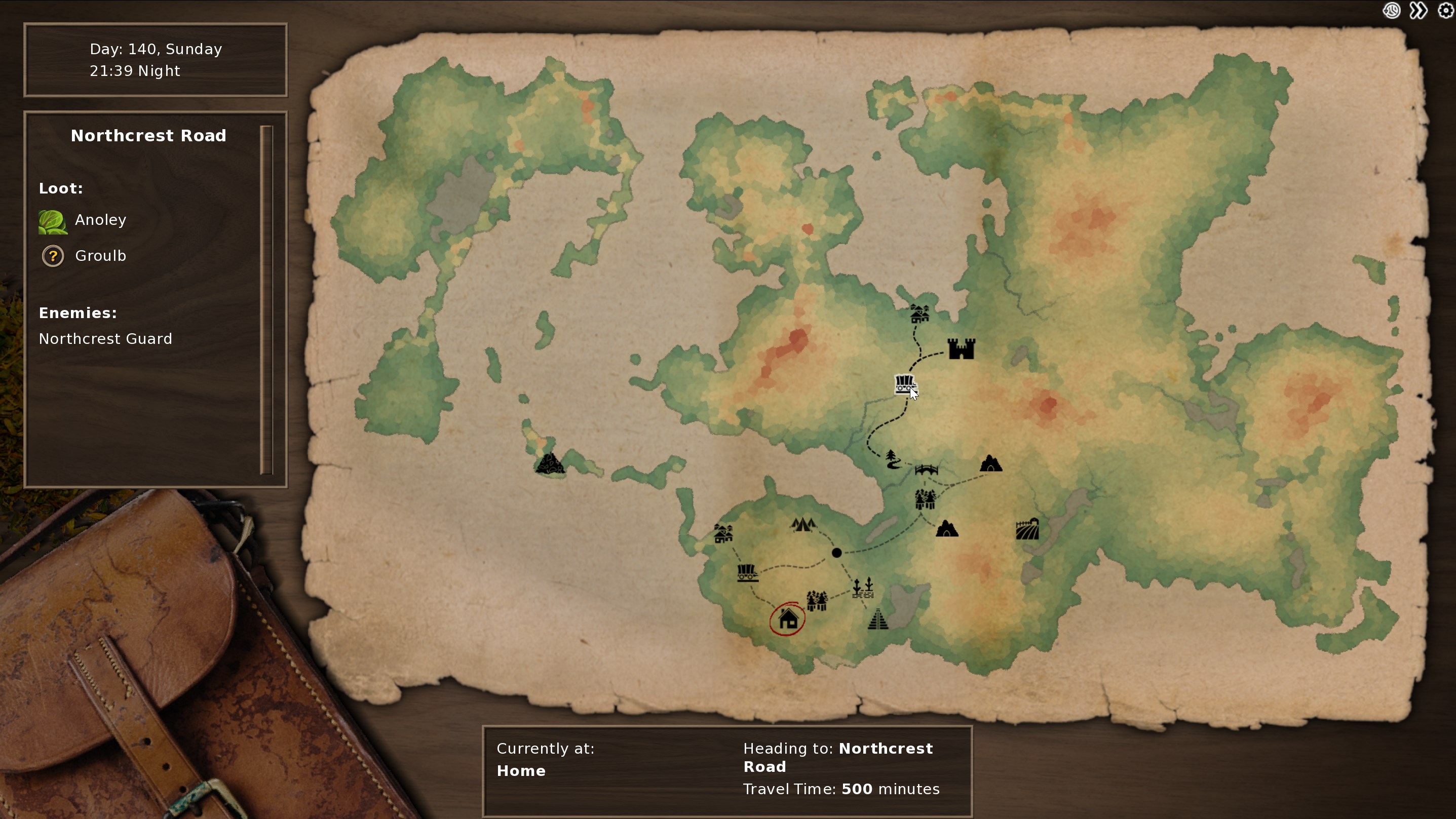Choose the mountain marker on the small island

point(549,463)
